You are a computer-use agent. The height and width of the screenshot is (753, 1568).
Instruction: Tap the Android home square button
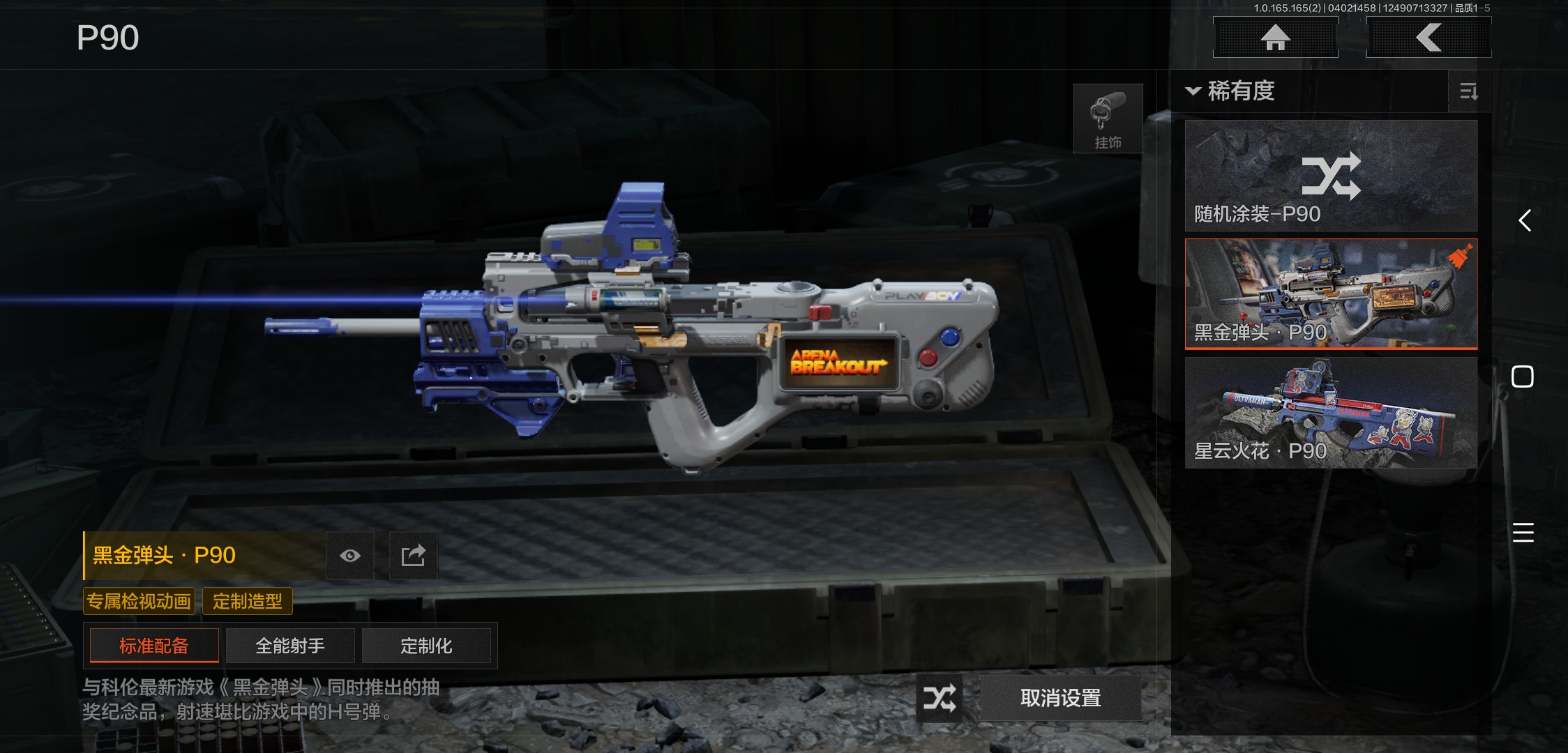(x=1523, y=376)
